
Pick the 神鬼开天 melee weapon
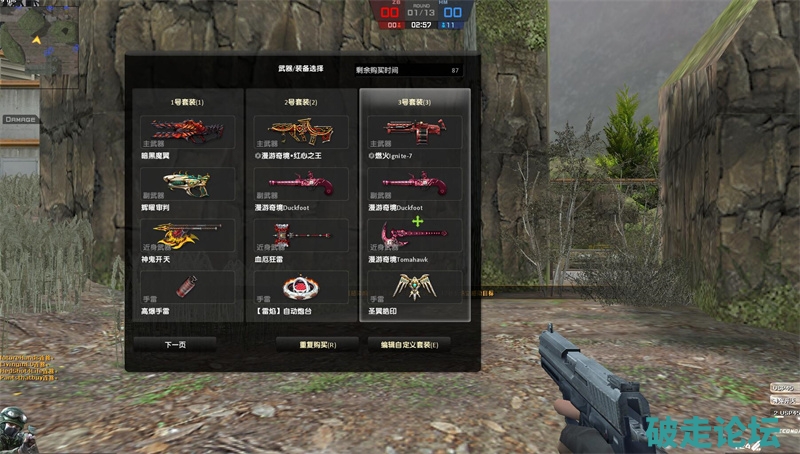pos(187,235)
